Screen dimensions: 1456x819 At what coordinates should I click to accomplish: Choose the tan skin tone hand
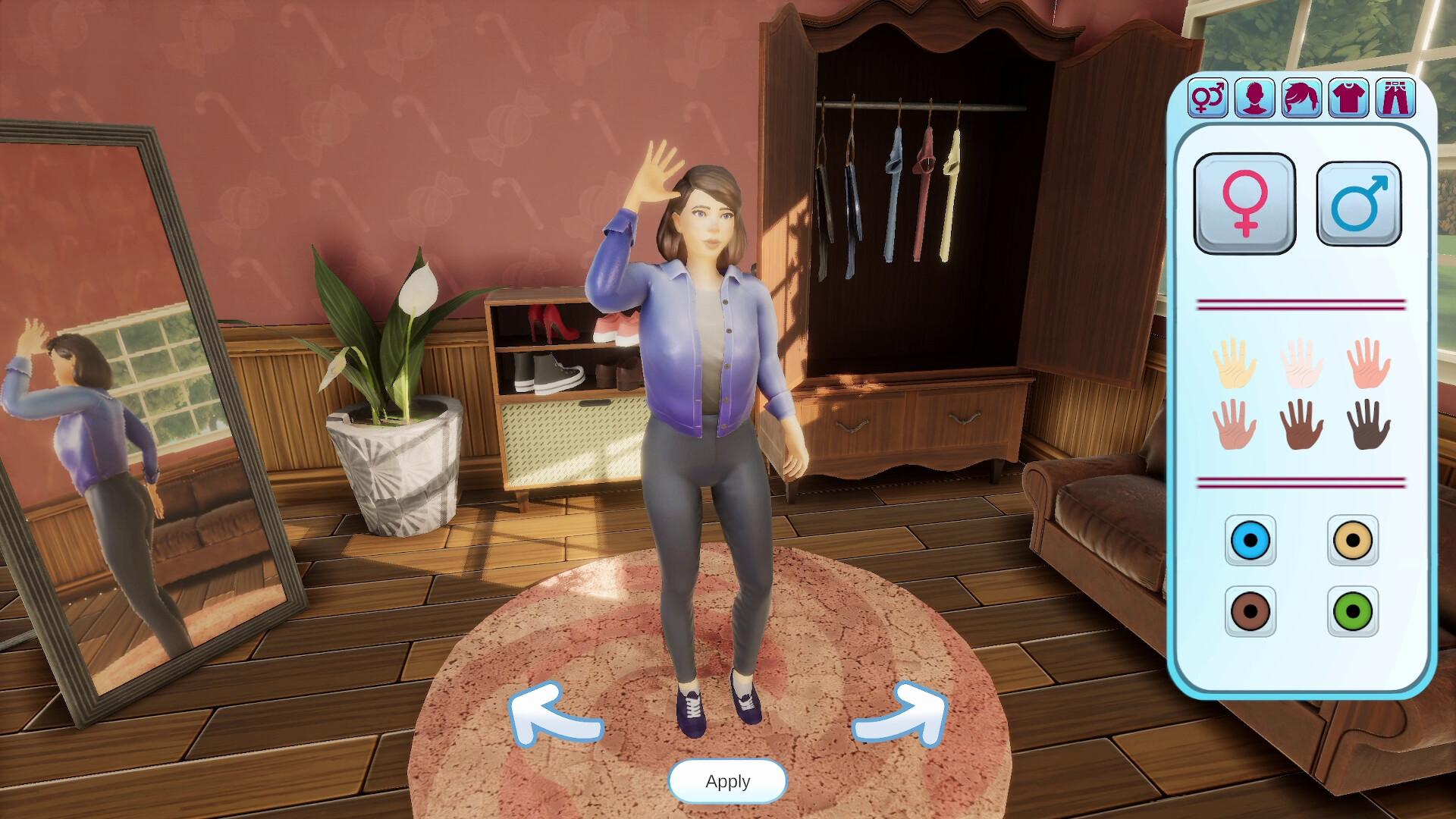[1235, 425]
